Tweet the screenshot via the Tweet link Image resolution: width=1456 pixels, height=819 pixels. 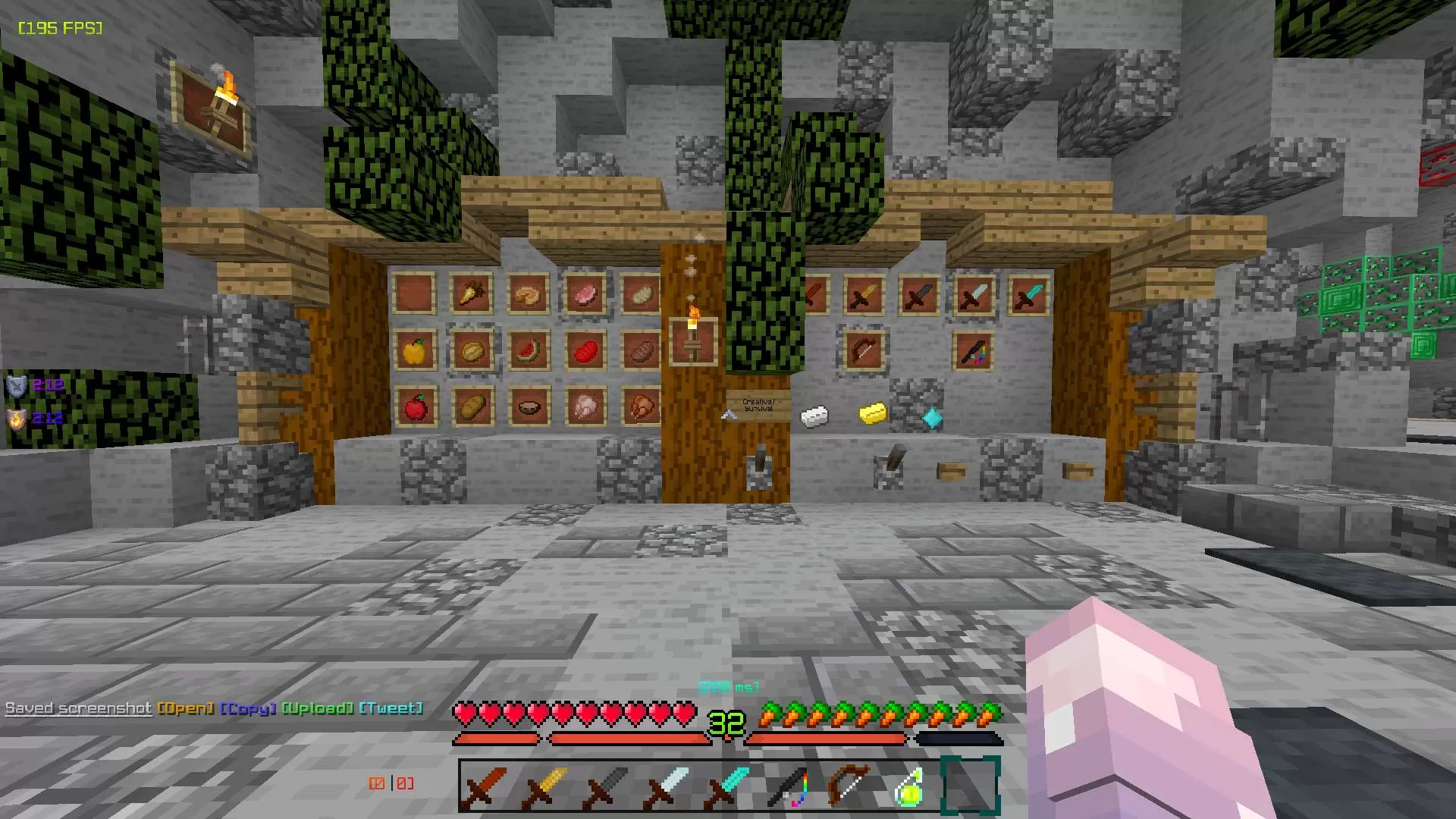(x=391, y=708)
